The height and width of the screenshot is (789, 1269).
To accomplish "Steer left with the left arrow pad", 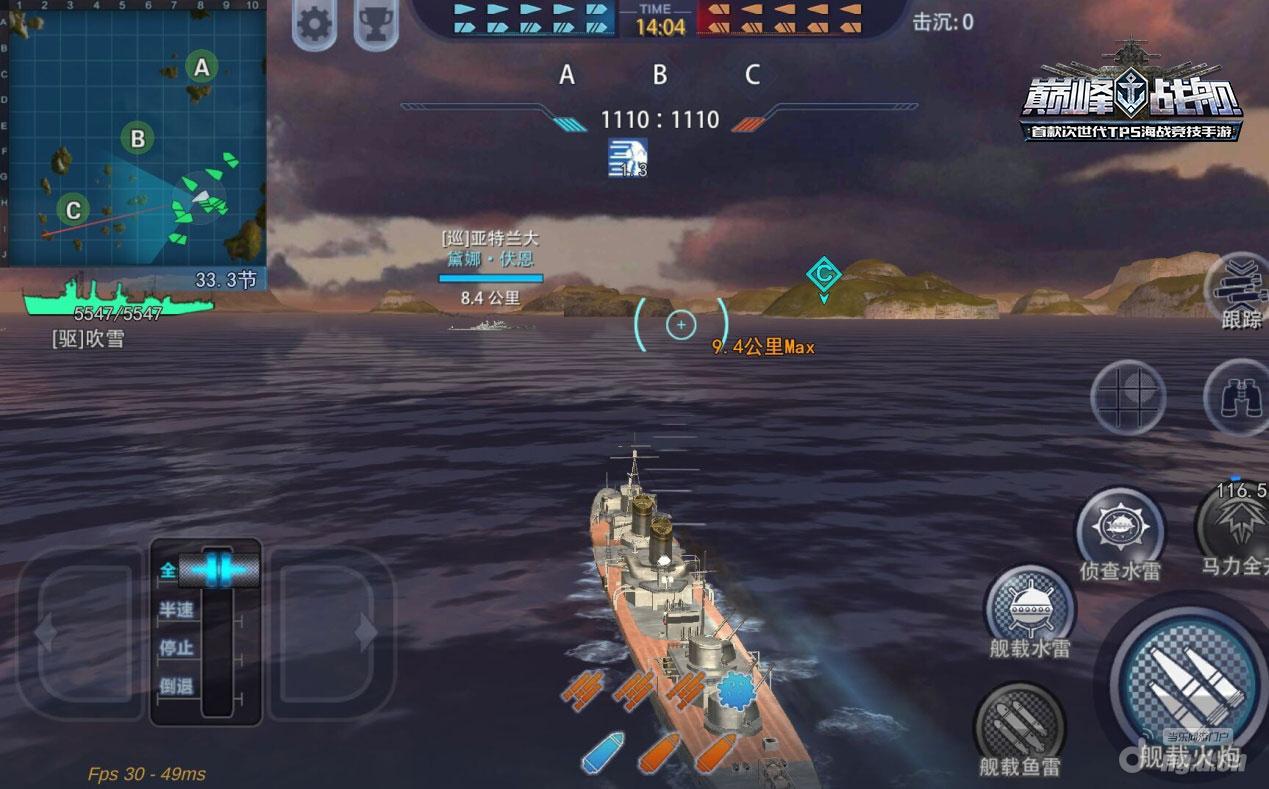I will (78, 632).
